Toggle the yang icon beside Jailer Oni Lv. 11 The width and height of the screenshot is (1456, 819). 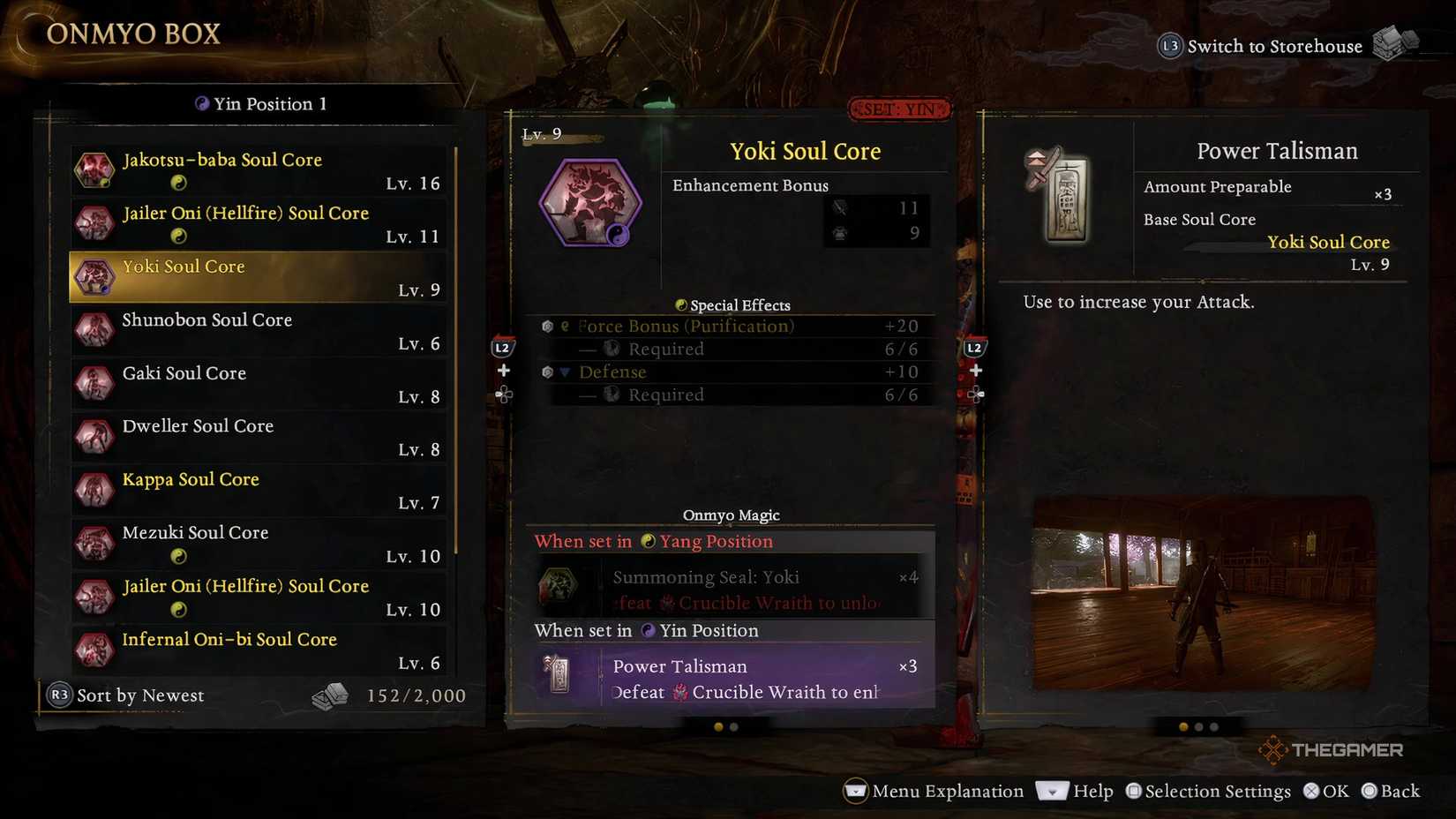click(180, 236)
